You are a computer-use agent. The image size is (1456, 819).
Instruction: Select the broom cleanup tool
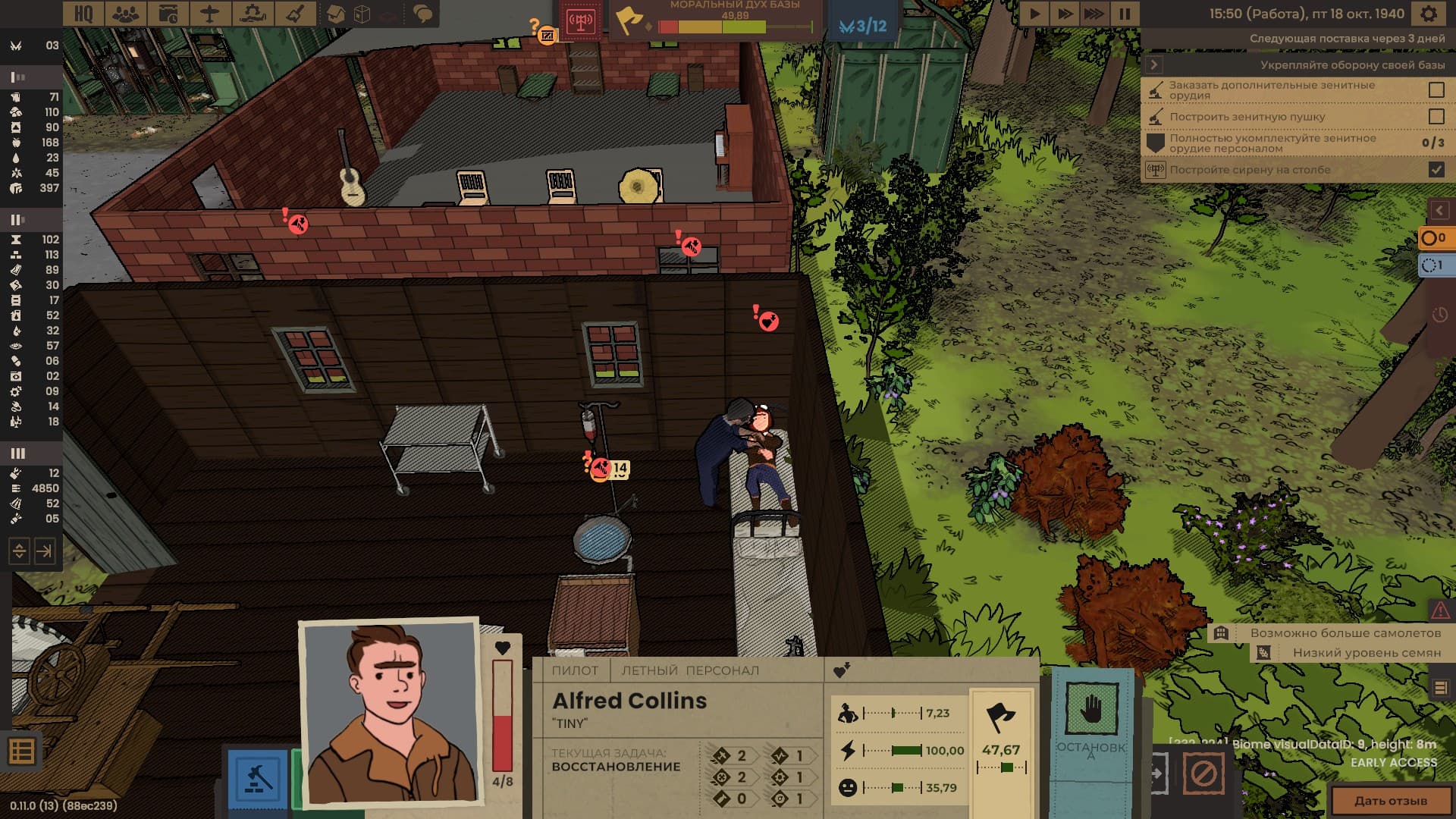tap(294, 14)
